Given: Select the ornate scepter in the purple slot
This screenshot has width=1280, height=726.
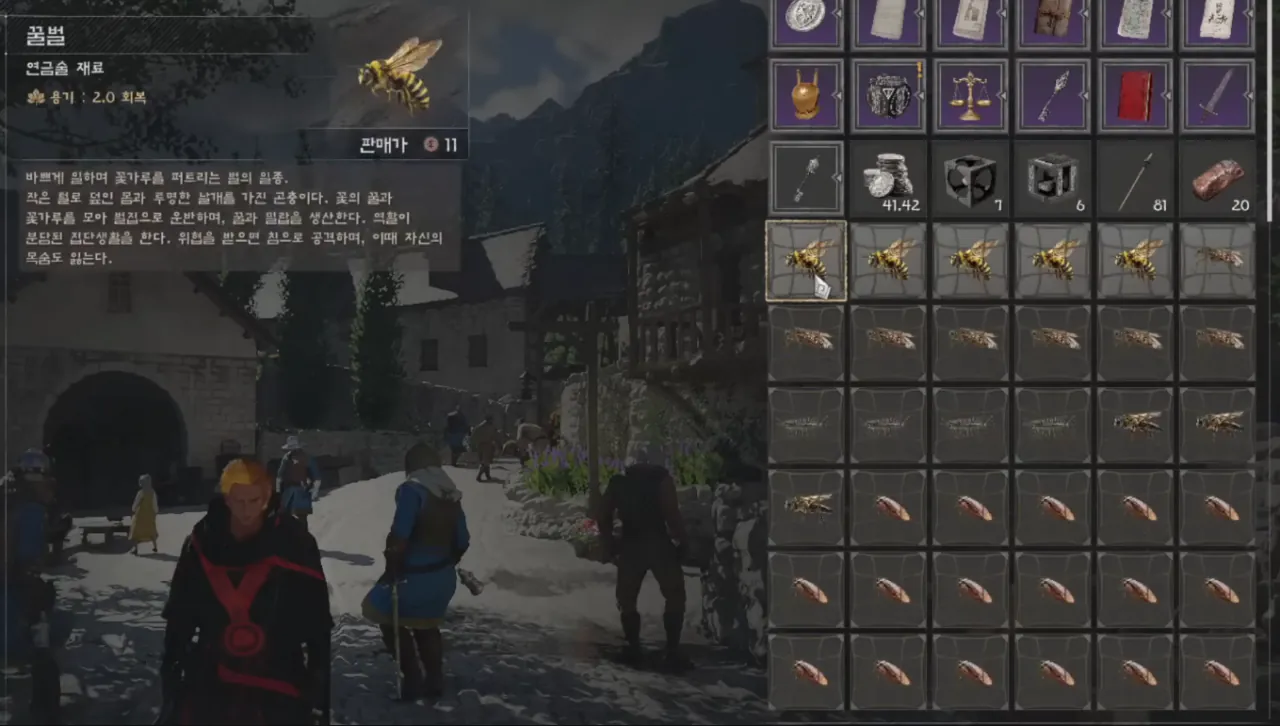Looking at the screenshot, I should (1052, 96).
